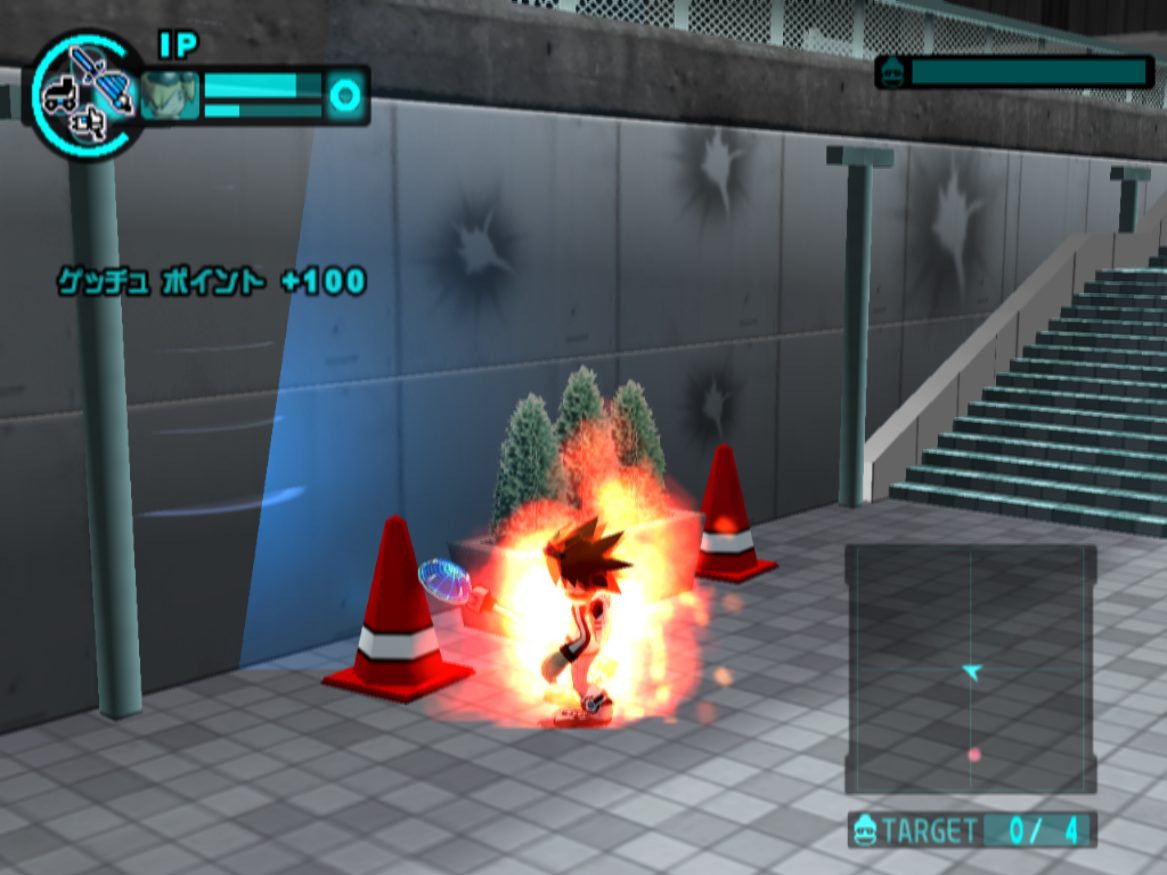
Task: Select the monkey face icon on the top-right bar
Action: point(893,72)
